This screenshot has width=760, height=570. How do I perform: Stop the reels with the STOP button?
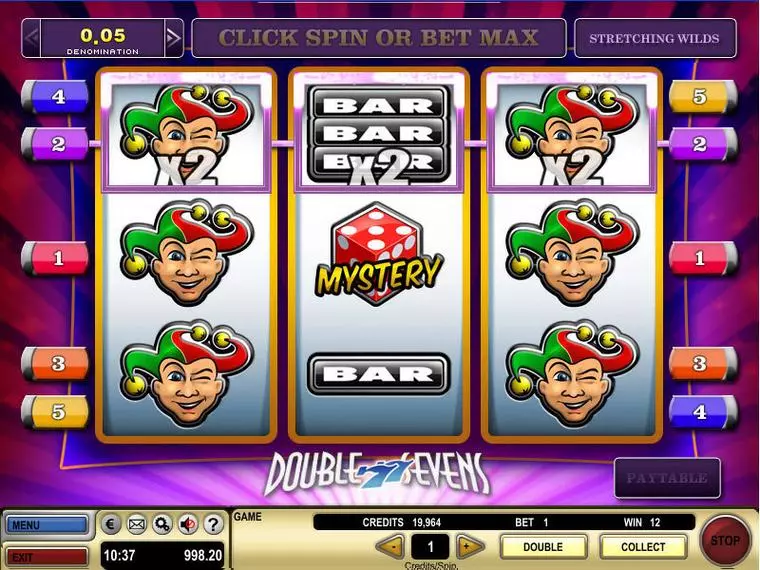tap(725, 541)
